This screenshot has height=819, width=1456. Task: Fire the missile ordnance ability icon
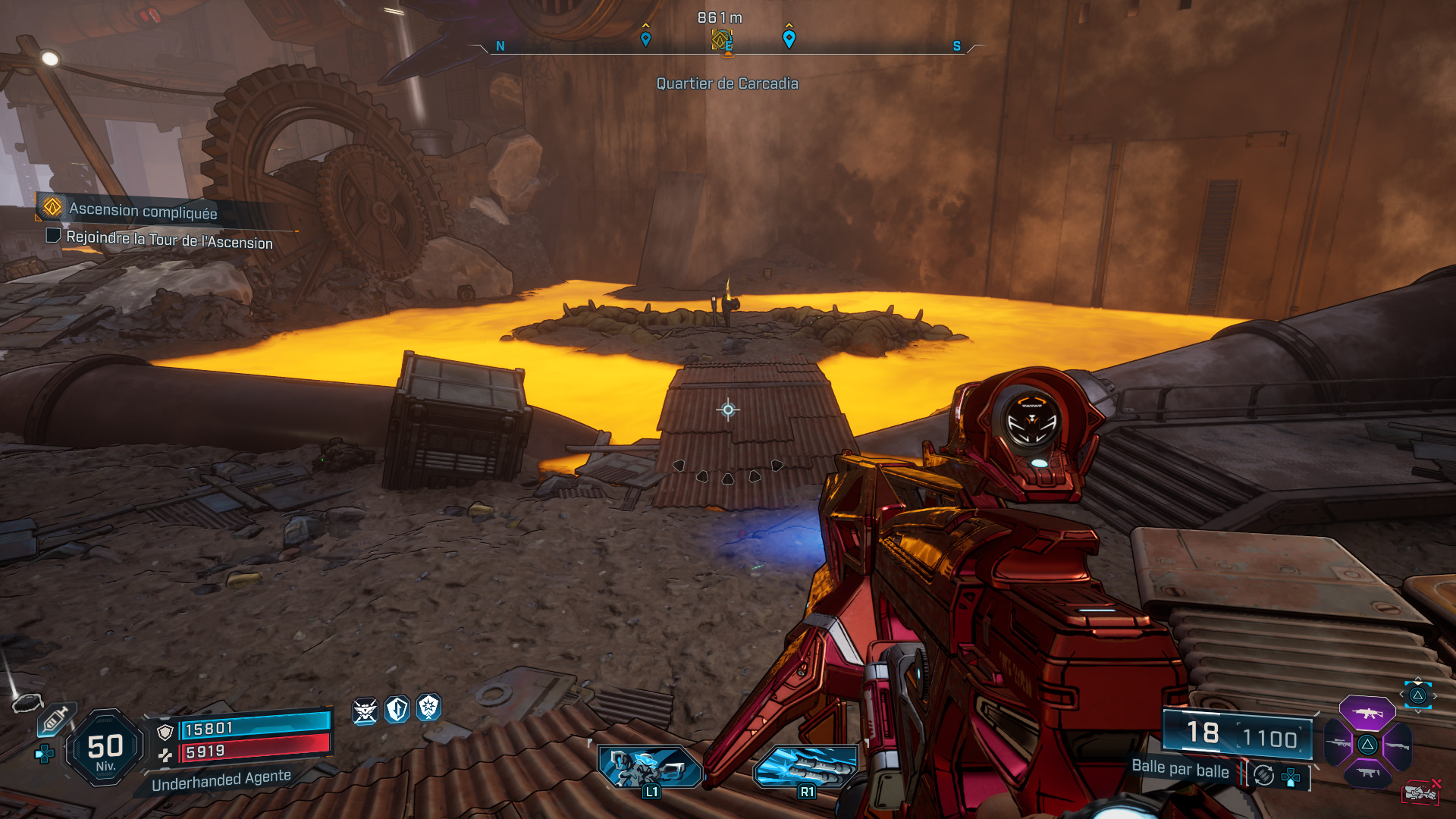click(x=806, y=767)
